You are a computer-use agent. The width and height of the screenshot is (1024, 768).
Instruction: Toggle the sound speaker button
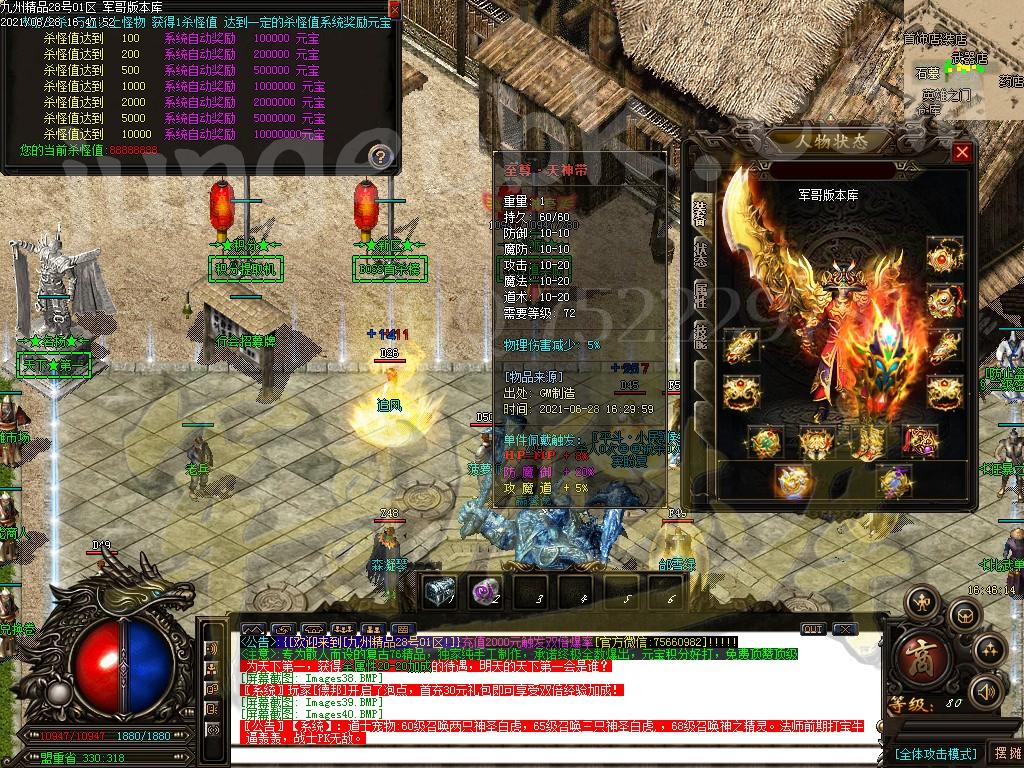click(988, 691)
